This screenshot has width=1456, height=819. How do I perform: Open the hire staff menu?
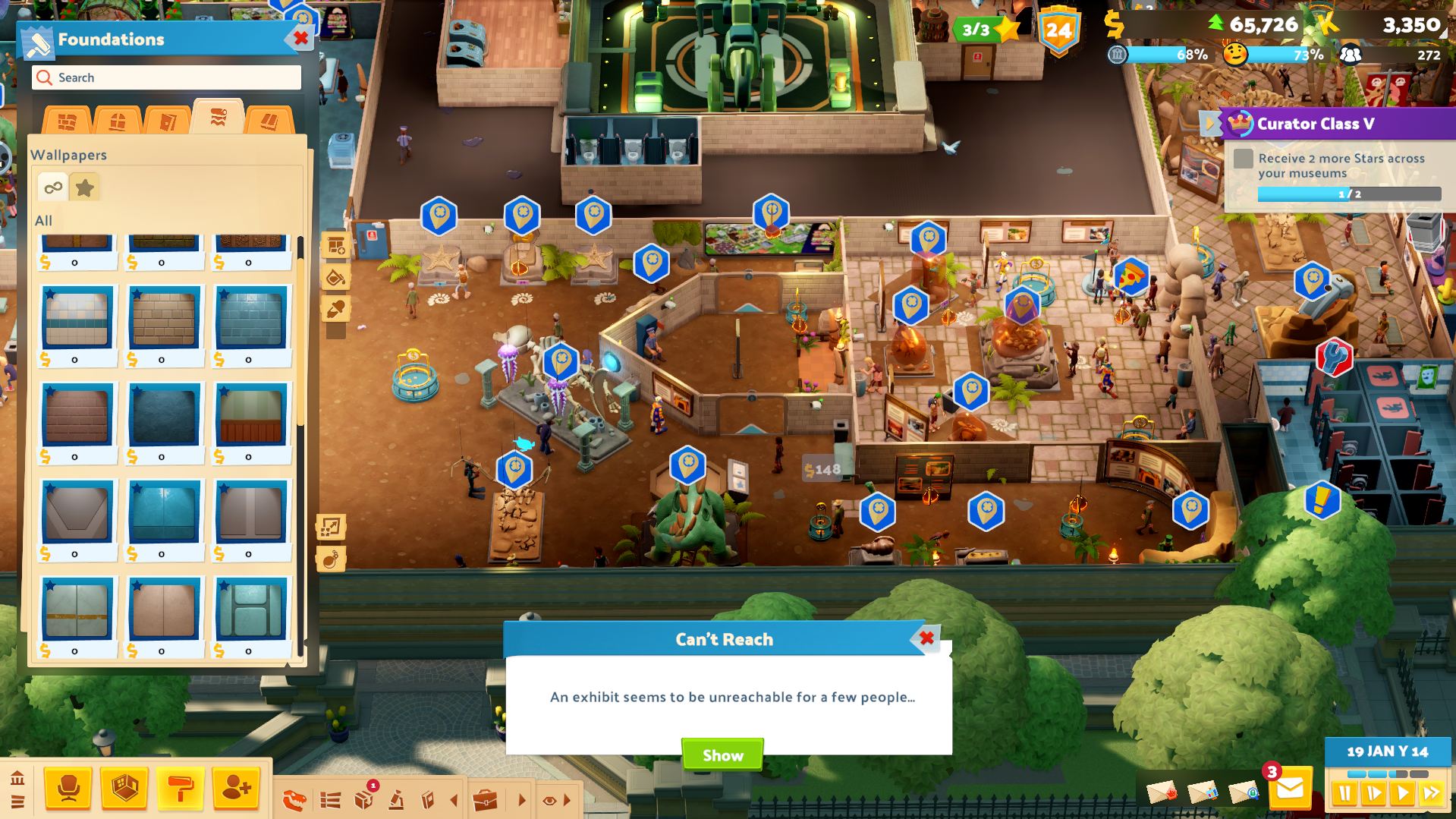[x=236, y=789]
